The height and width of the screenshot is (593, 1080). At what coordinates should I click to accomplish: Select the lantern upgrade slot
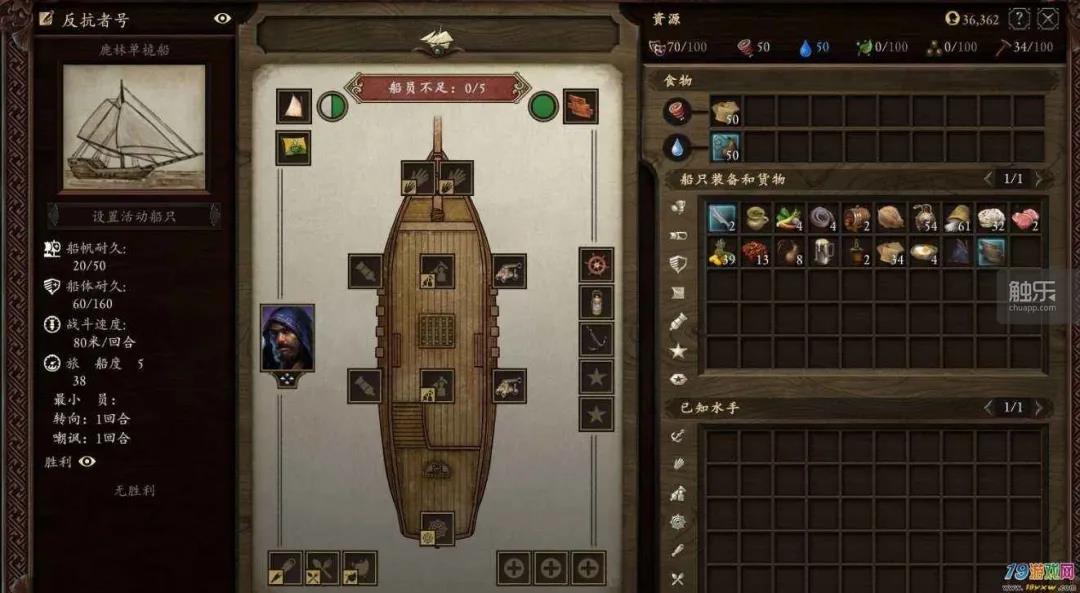pyautogui.click(x=596, y=302)
